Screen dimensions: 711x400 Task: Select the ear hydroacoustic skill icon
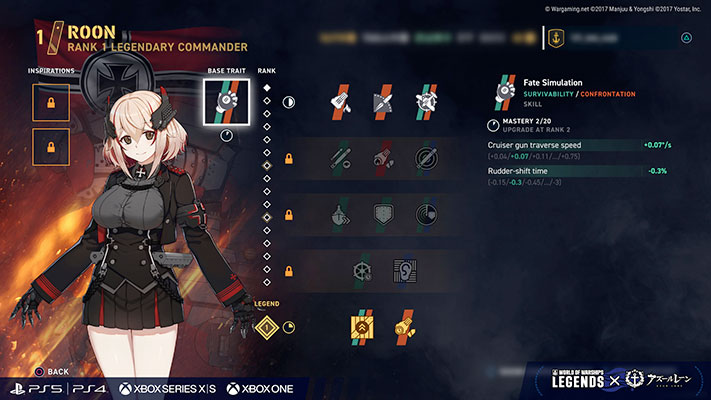pos(405,270)
